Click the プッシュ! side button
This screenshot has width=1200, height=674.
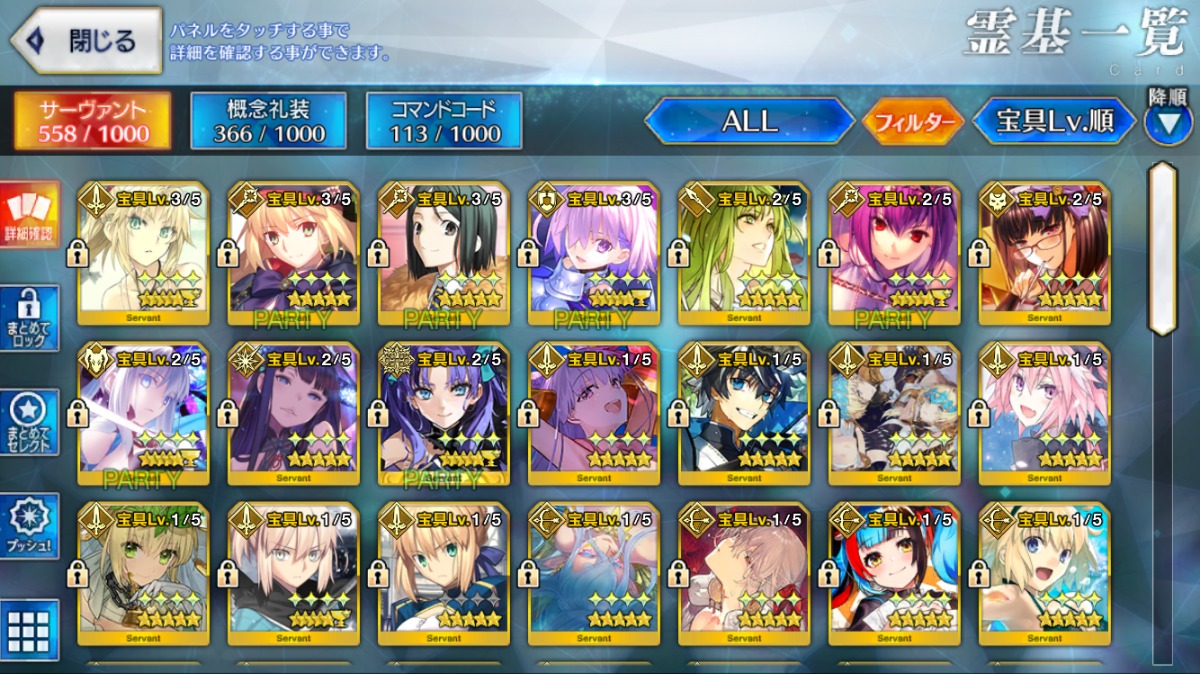click(x=30, y=527)
